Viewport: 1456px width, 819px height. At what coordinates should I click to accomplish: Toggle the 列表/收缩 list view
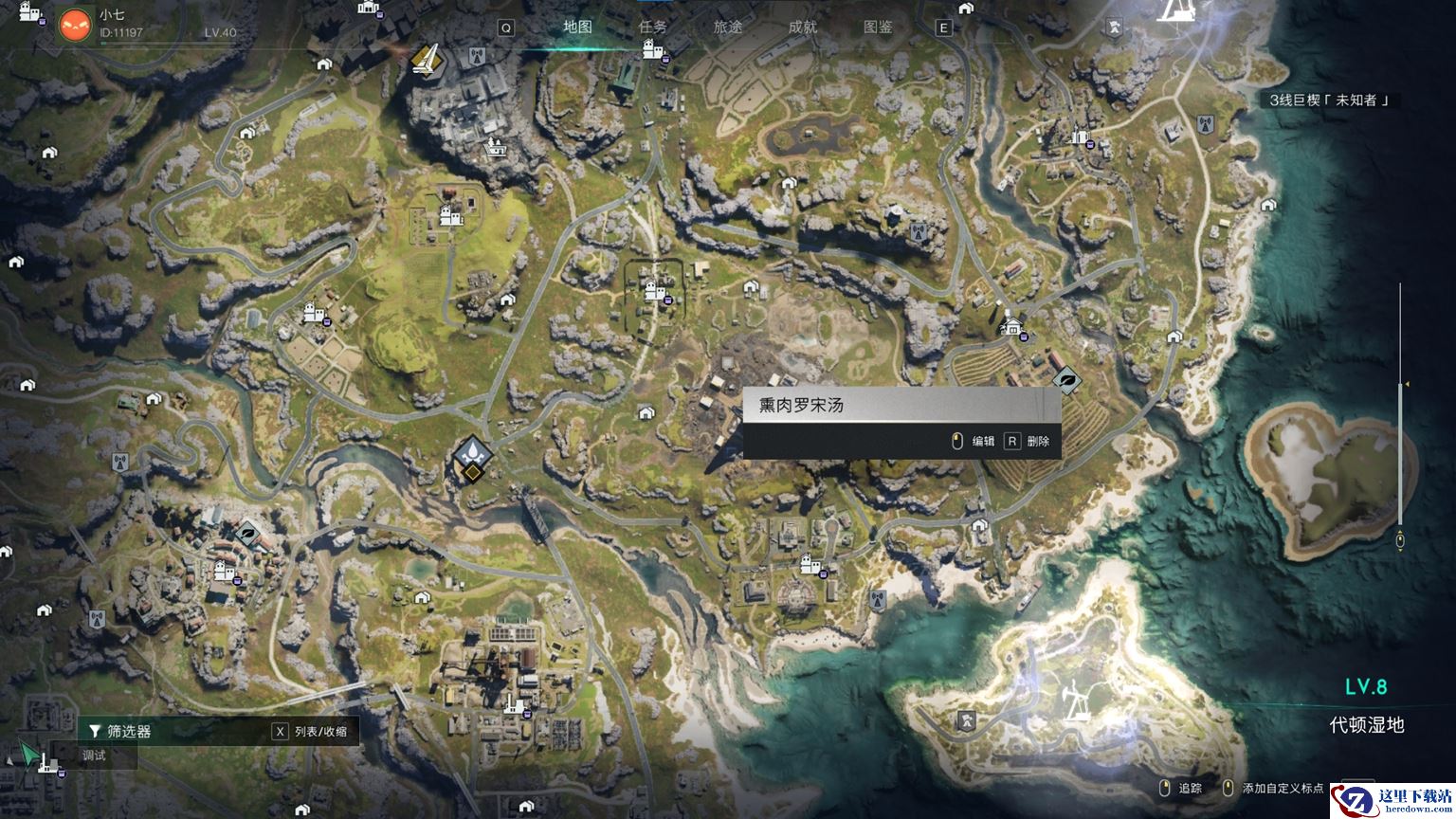[x=311, y=731]
